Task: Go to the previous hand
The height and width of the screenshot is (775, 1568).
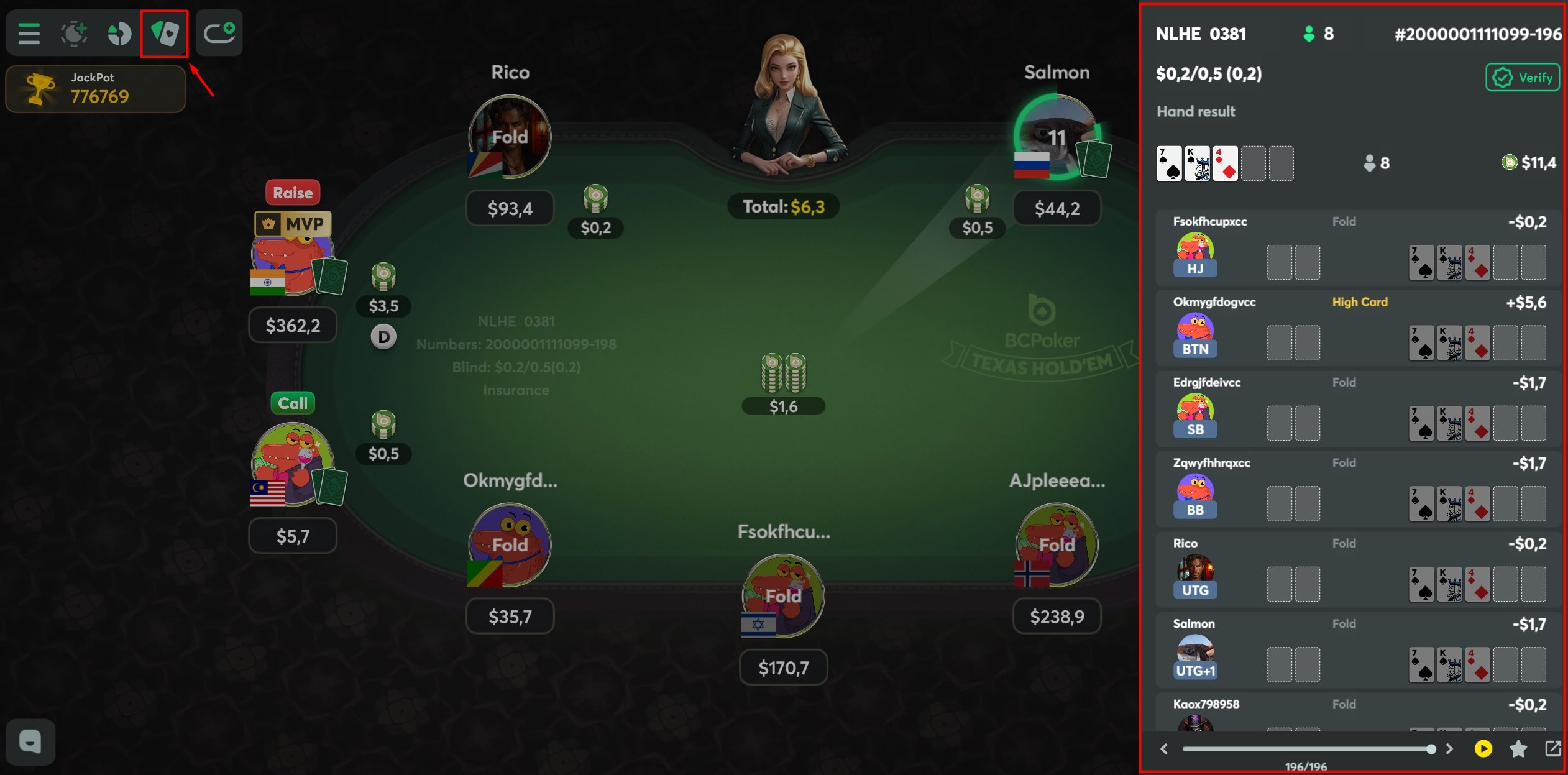Action: click(1165, 749)
